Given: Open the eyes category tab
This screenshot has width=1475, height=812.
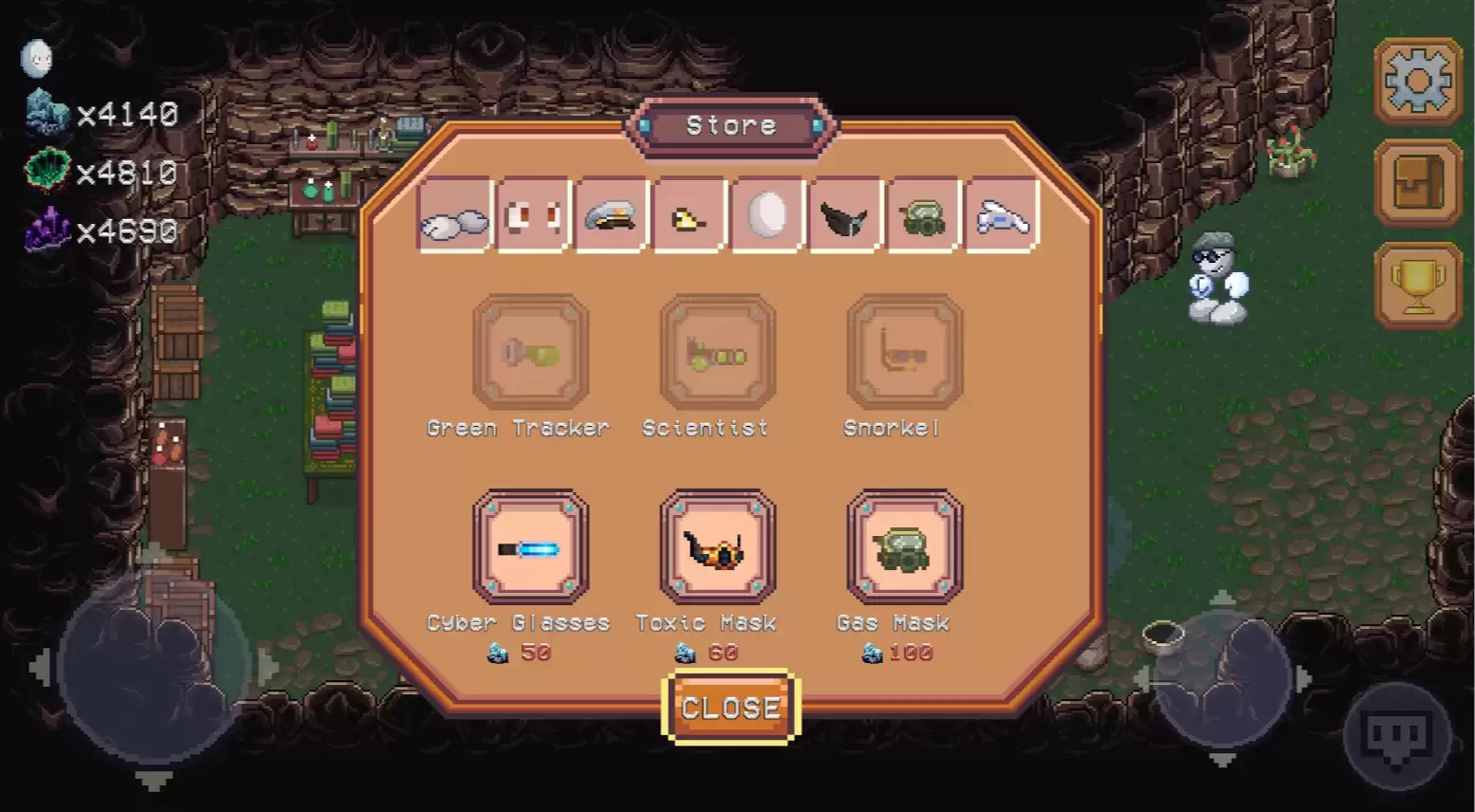Looking at the screenshot, I should pyautogui.click(x=533, y=216).
